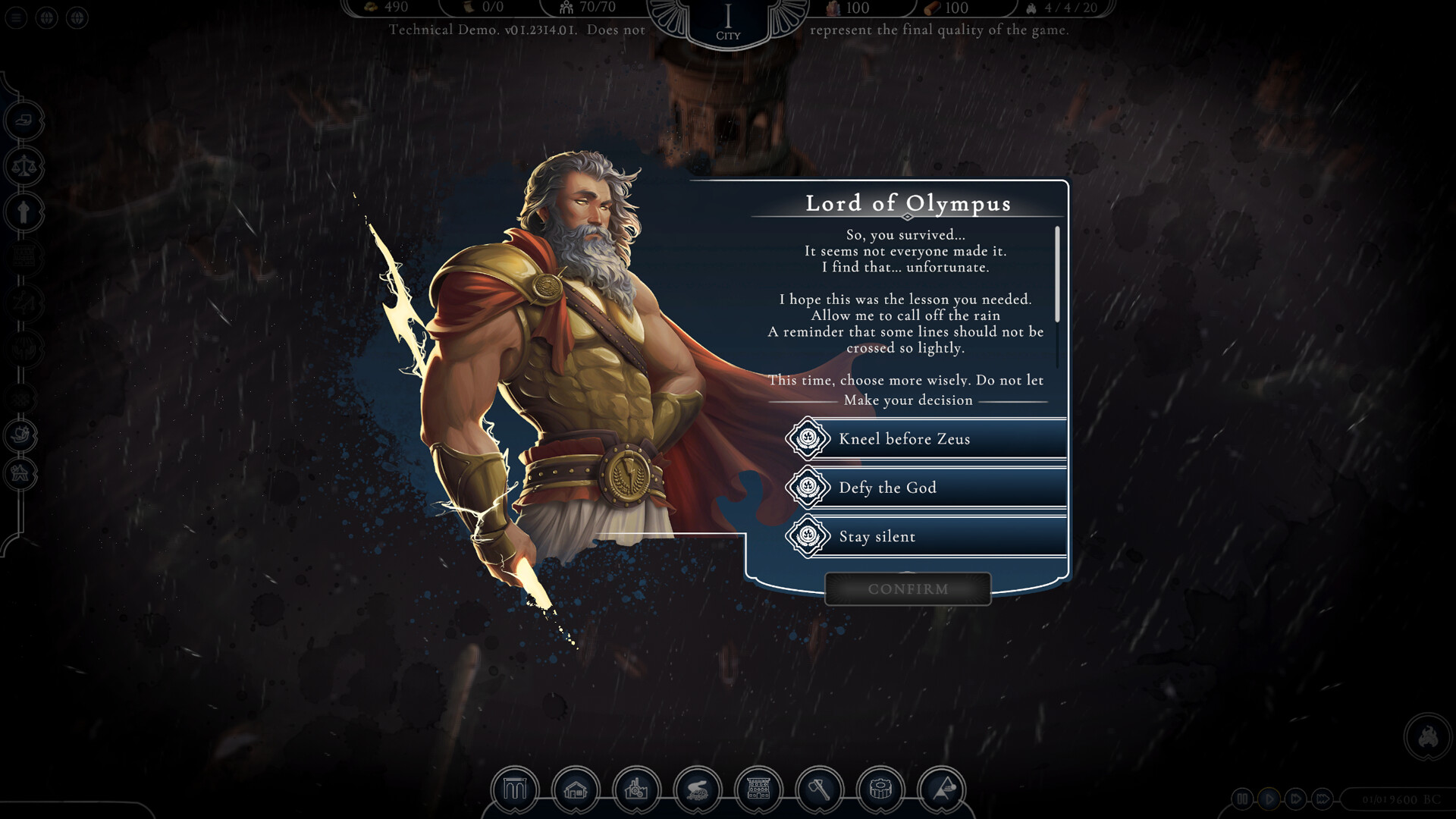The height and width of the screenshot is (819, 1456).
Task: Open the ship trade panel
Action: point(23,434)
